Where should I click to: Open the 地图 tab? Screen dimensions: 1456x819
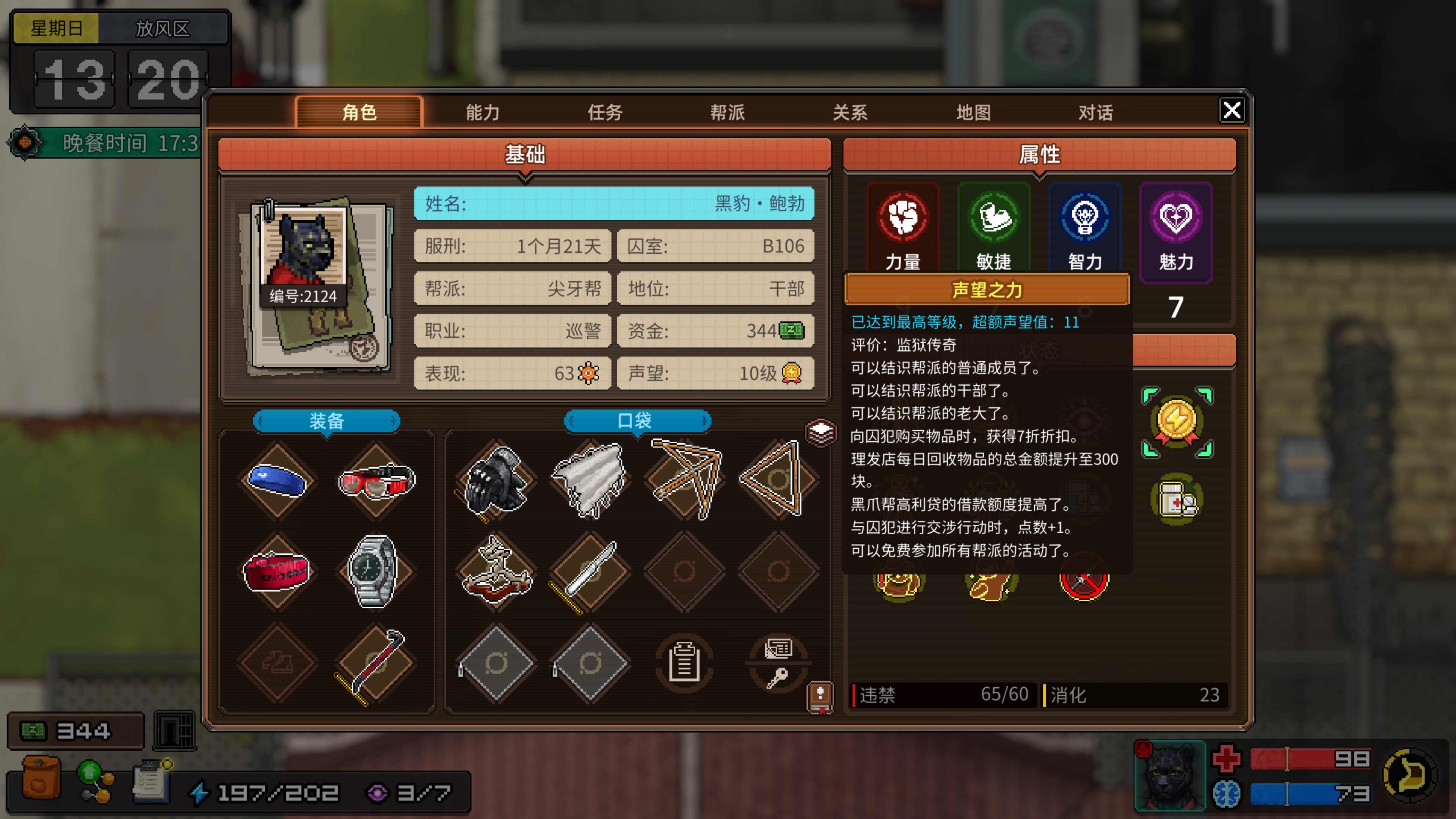[x=973, y=112]
